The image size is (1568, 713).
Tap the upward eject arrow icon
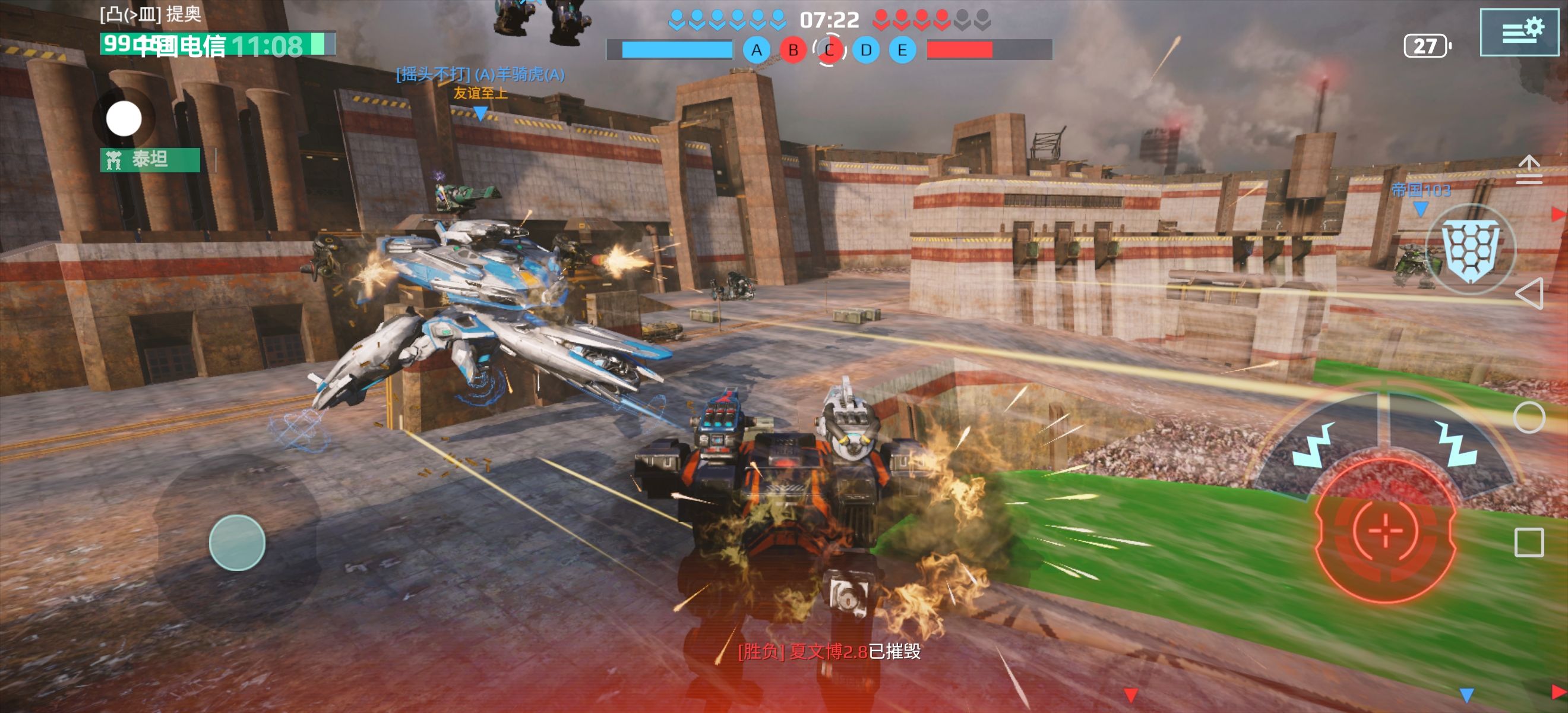(1529, 169)
